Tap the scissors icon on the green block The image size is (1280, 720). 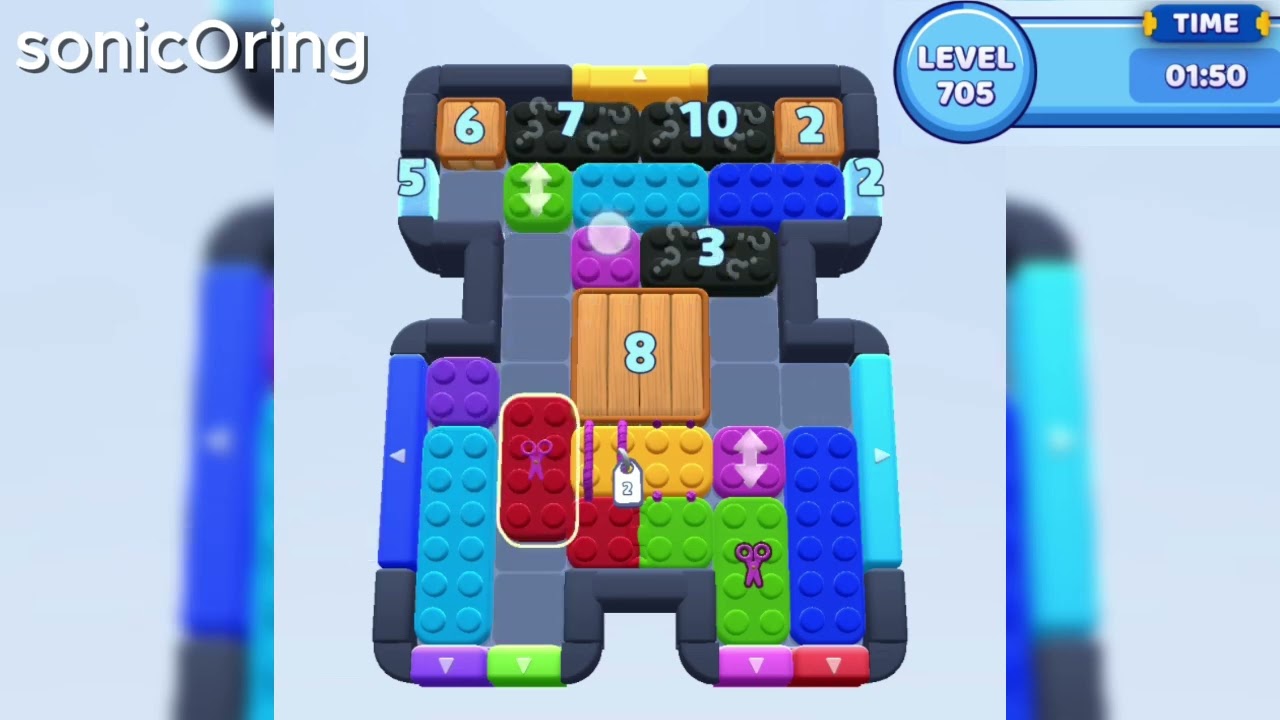[755, 557]
